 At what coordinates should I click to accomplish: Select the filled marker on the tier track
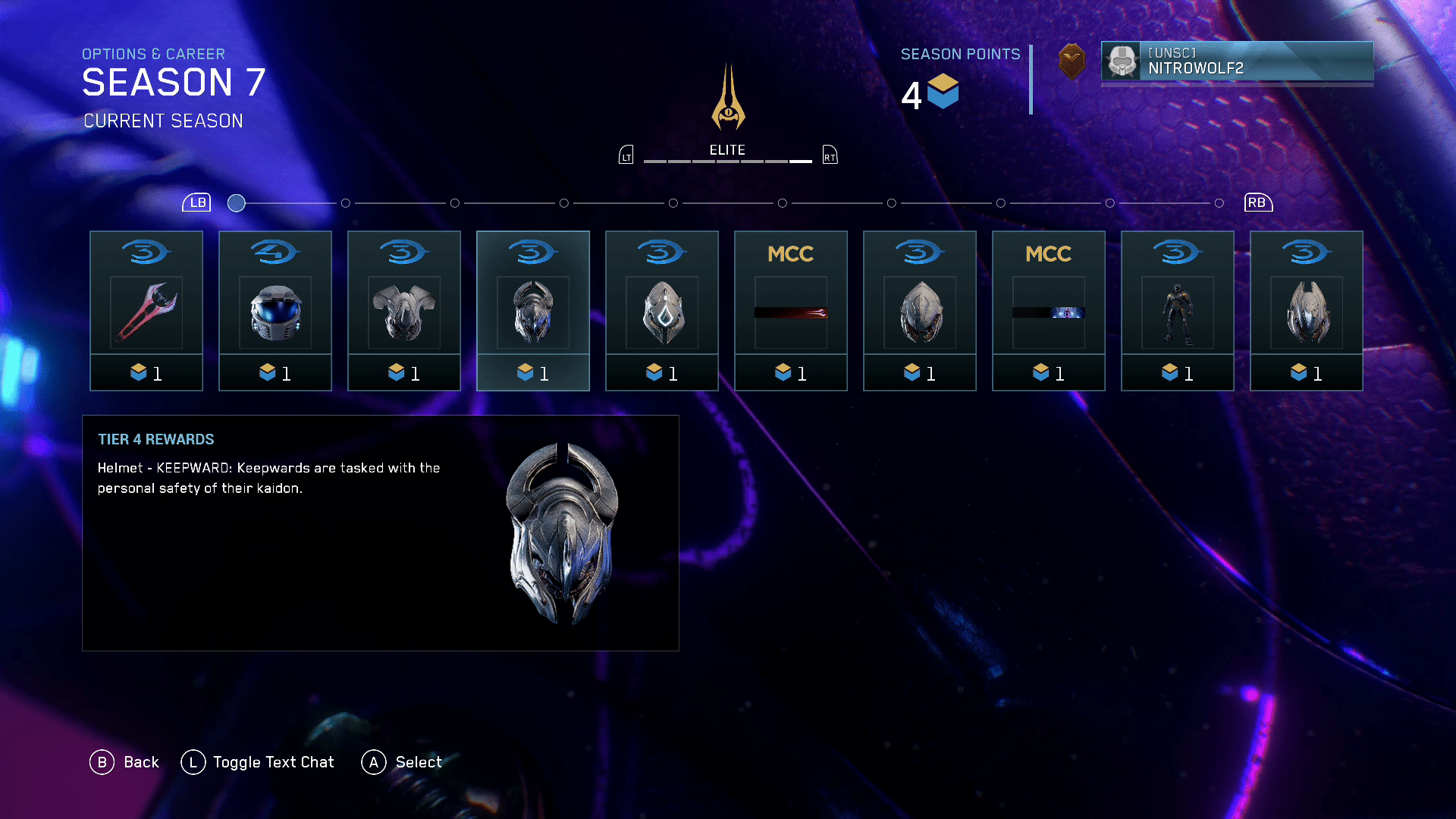(x=237, y=203)
